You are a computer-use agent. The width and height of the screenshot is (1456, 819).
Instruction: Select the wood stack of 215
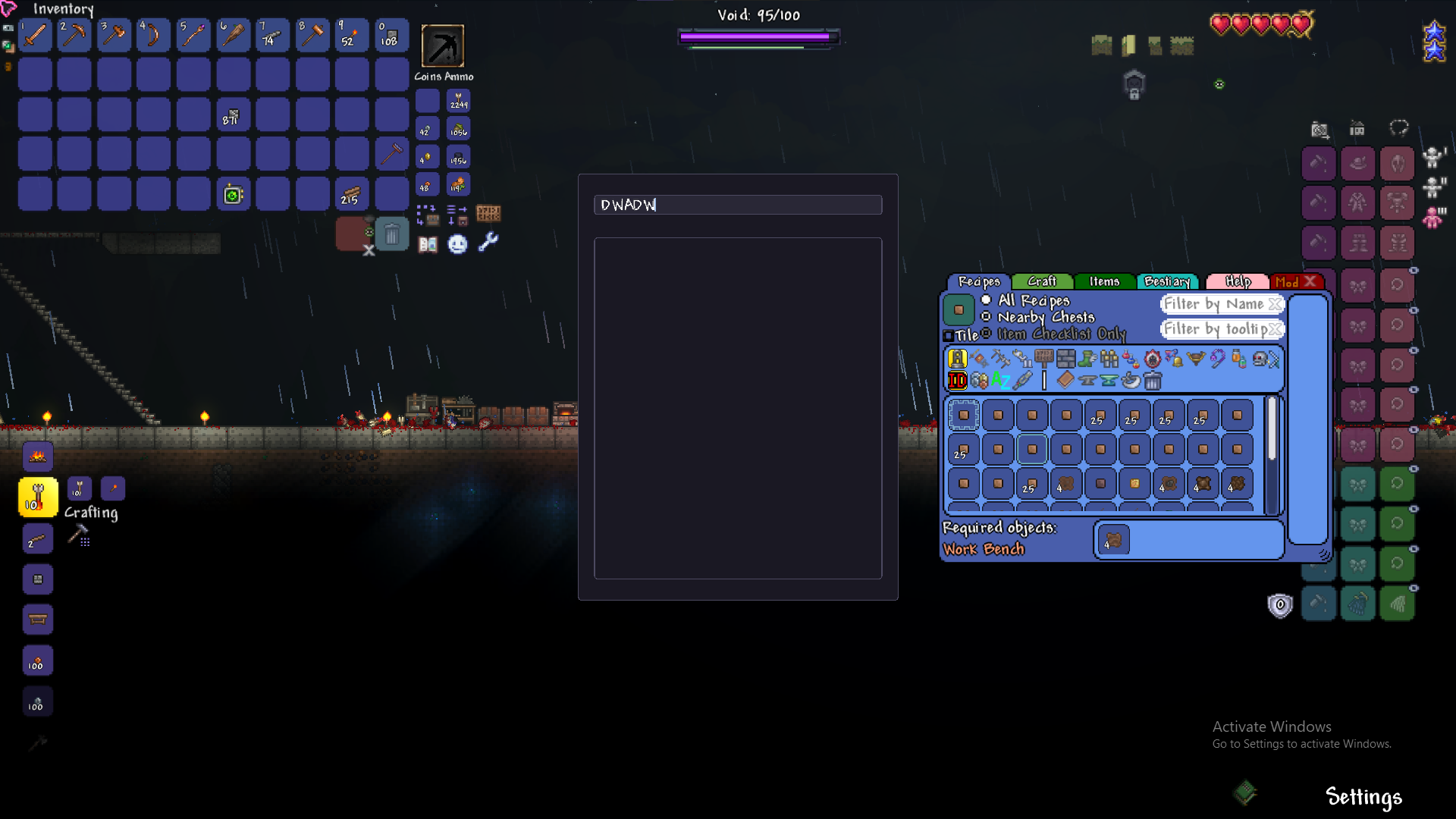[351, 194]
